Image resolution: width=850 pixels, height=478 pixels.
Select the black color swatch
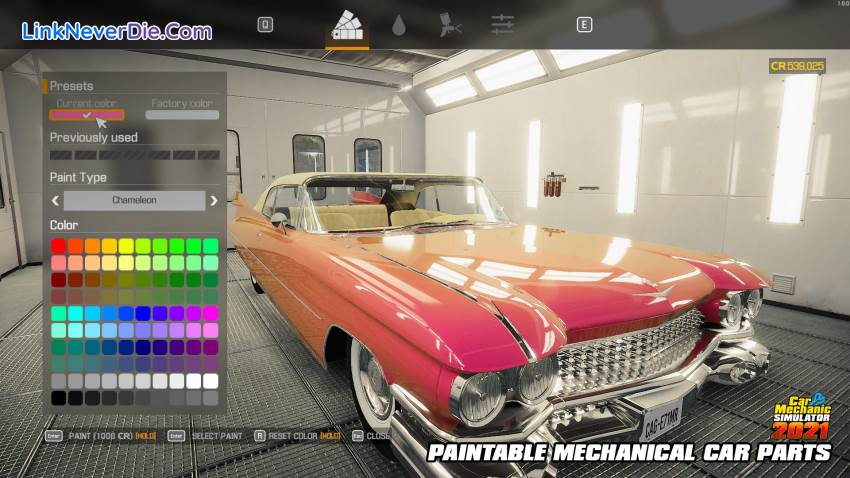pos(59,398)
